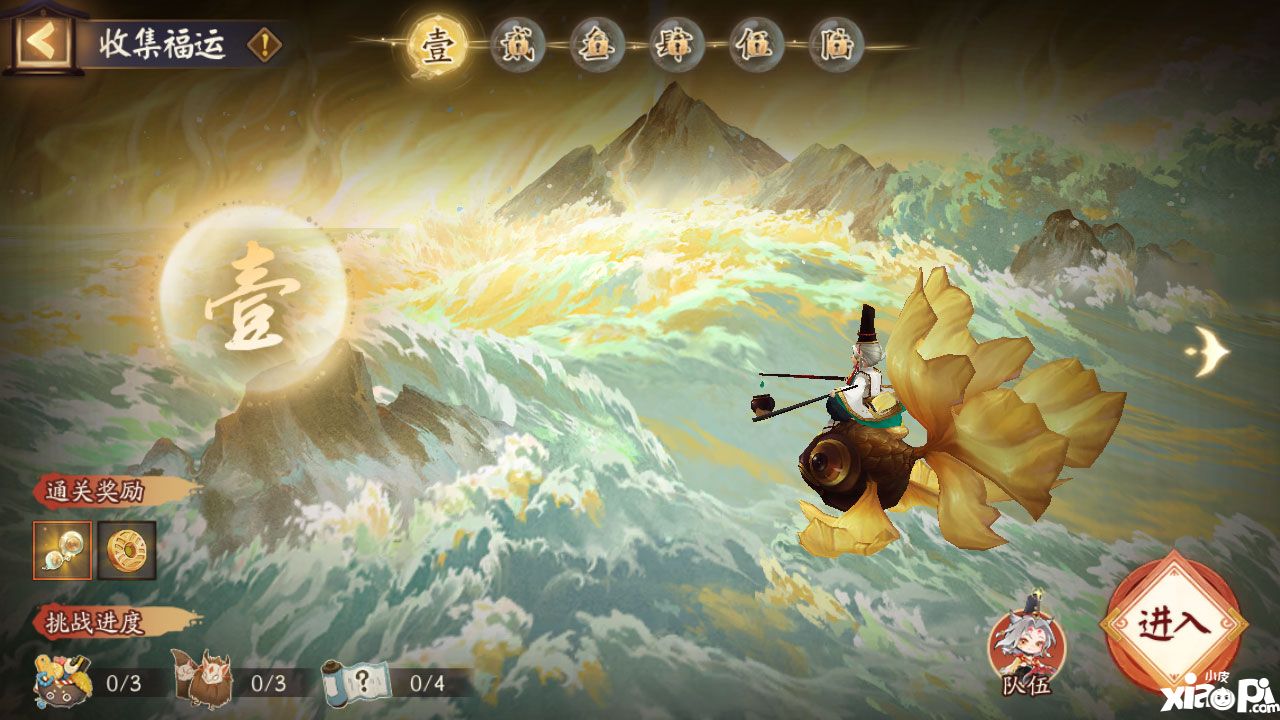This screenshot has width=1280, height=720.
Task: Inspect the gold coin reward item
Action: (x=127, y=550)
